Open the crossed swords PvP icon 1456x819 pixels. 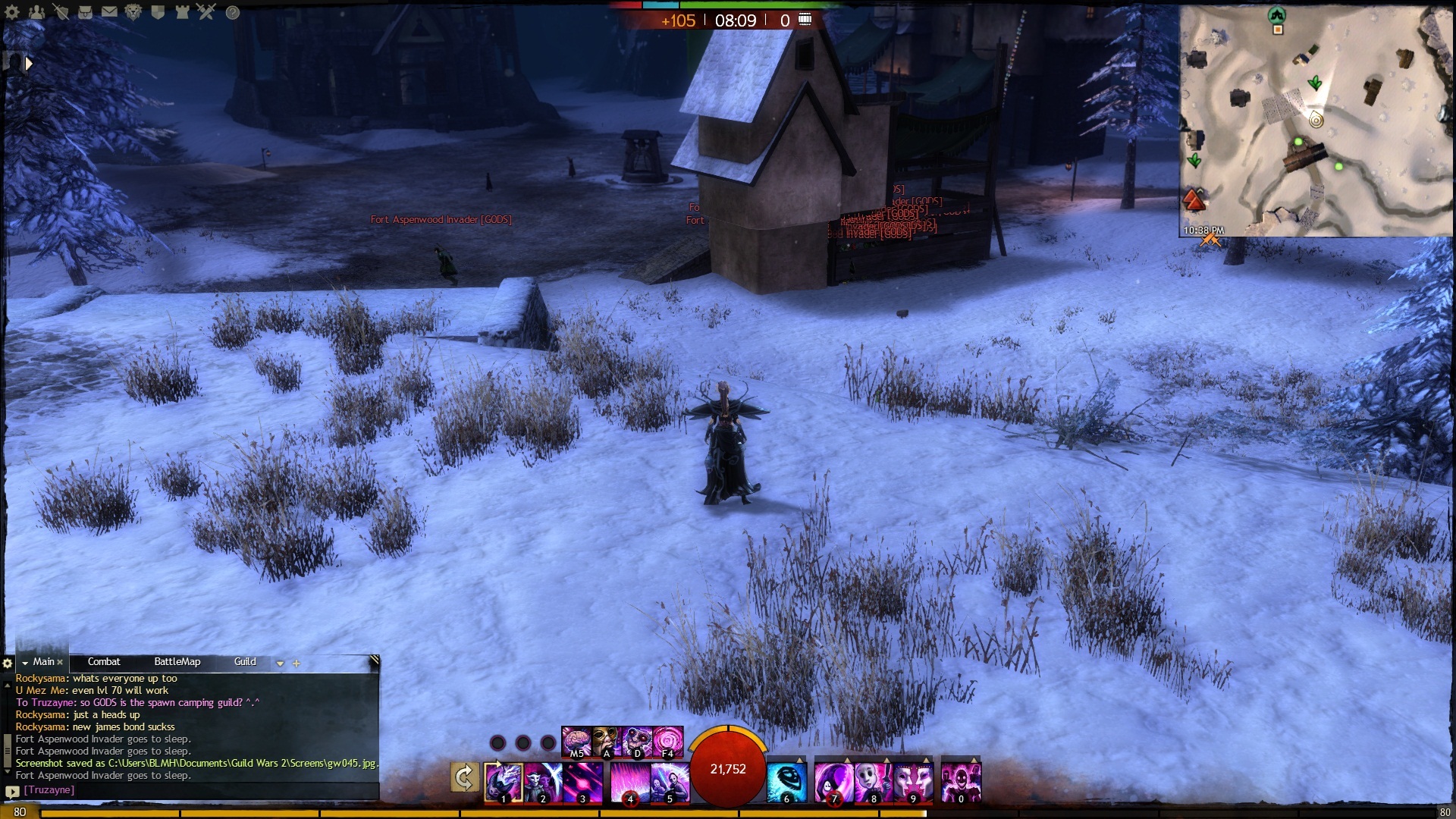pos(206,11)
